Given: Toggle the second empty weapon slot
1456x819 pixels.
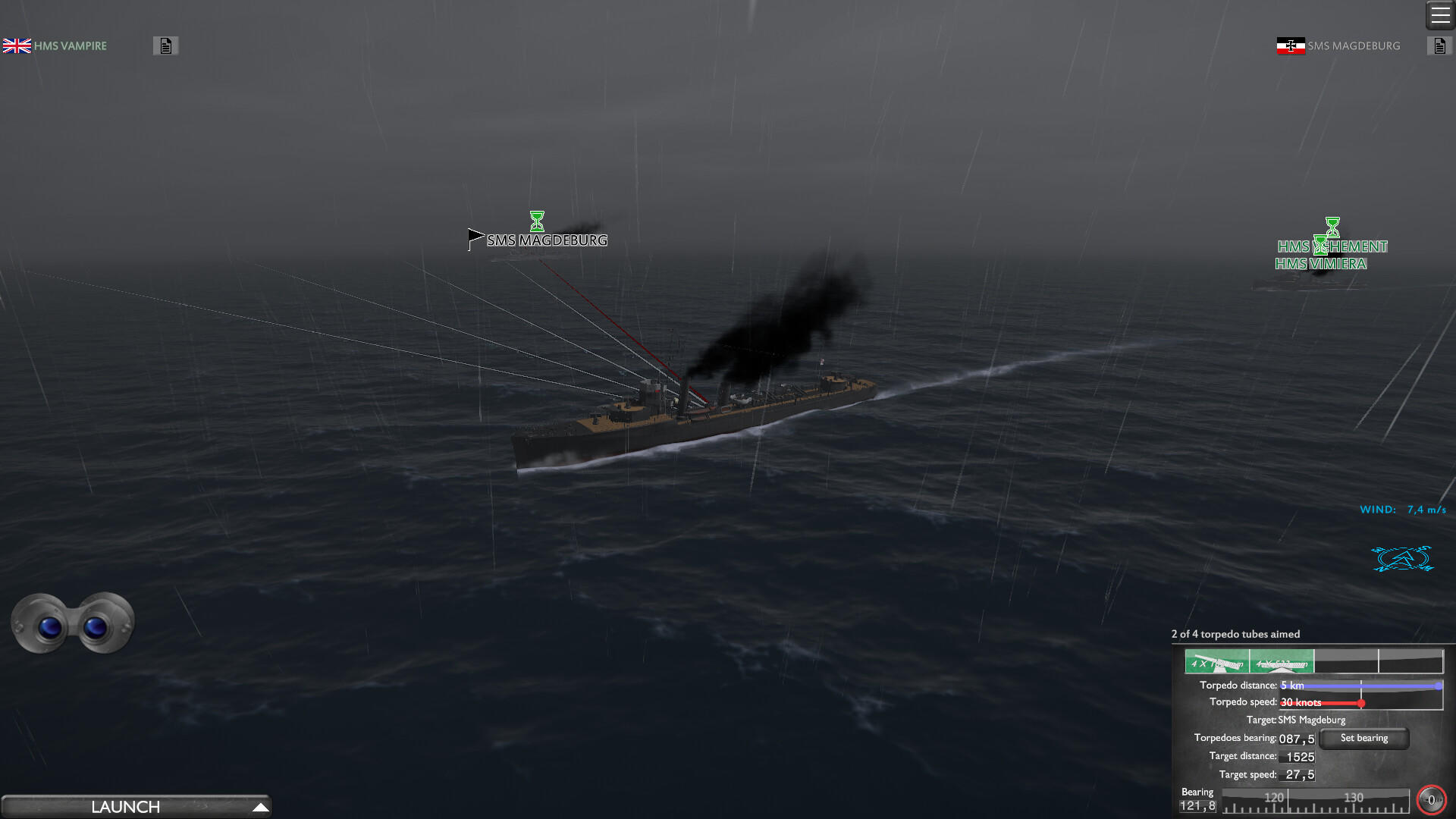Looking at the screenshot, I should pos(1412,661).
